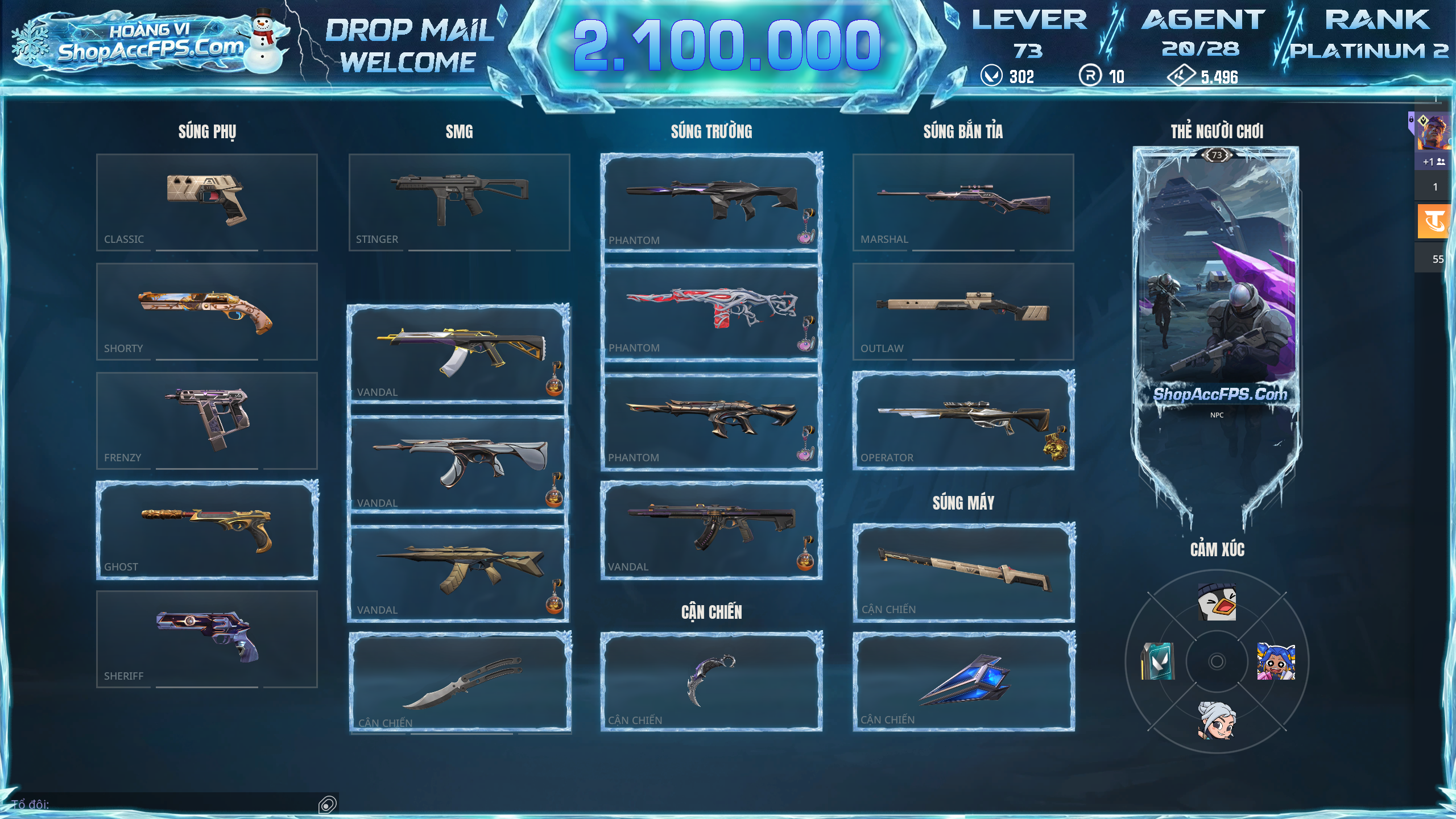Choose the karambit melee slot
This screenshot has height=819, width=1456.
711,680
